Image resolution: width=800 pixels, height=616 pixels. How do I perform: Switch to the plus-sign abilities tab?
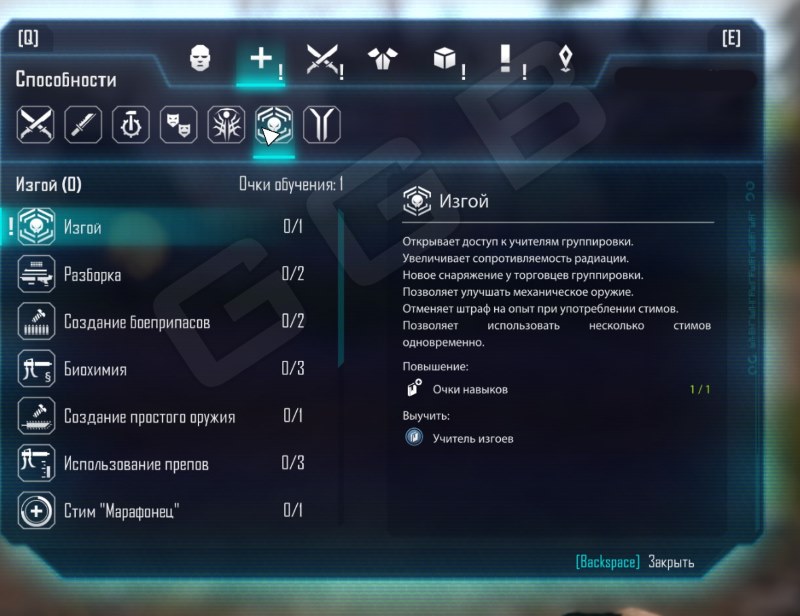tap(261, 60)
